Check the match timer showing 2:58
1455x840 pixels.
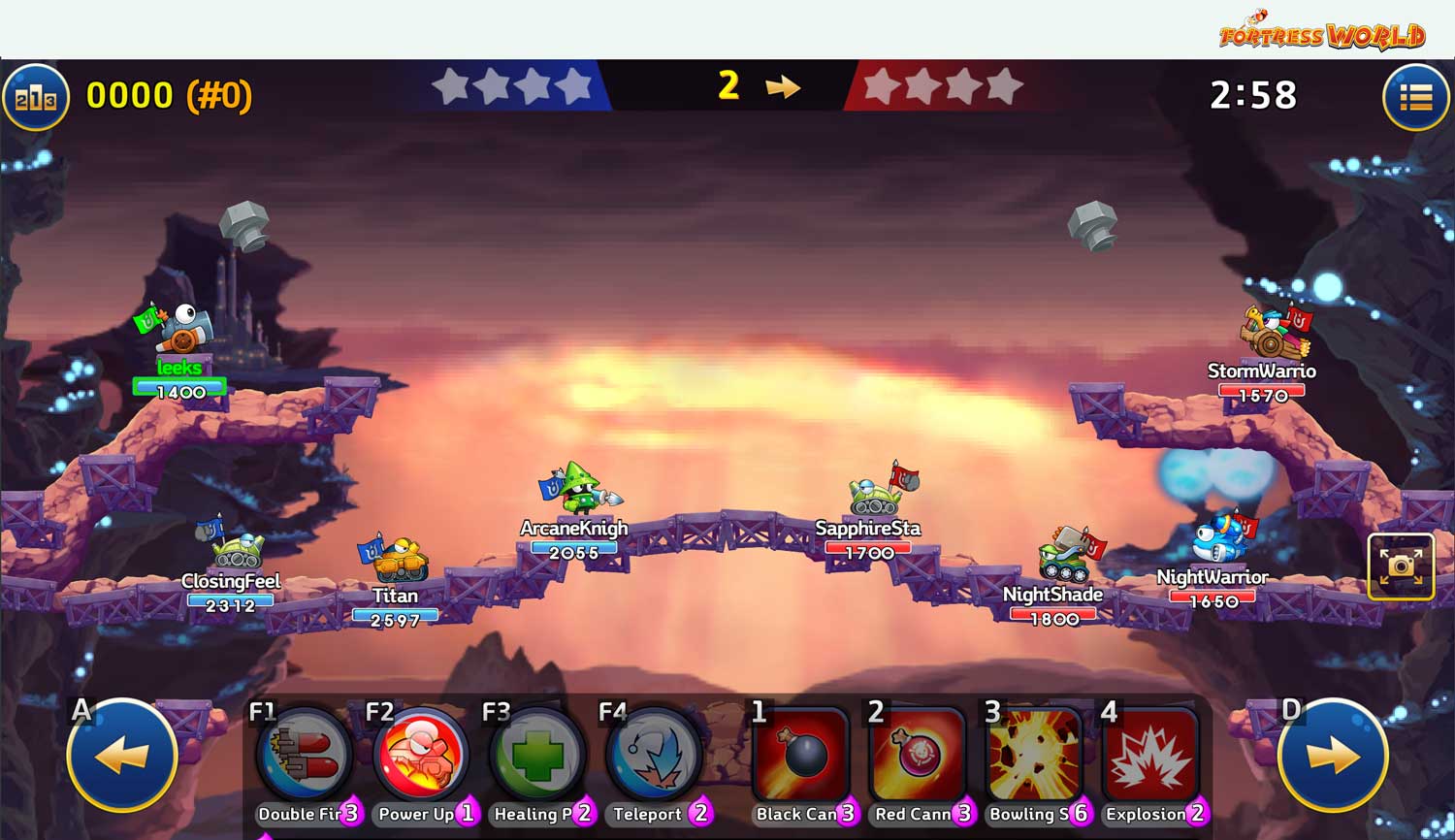click(1253, 95)
